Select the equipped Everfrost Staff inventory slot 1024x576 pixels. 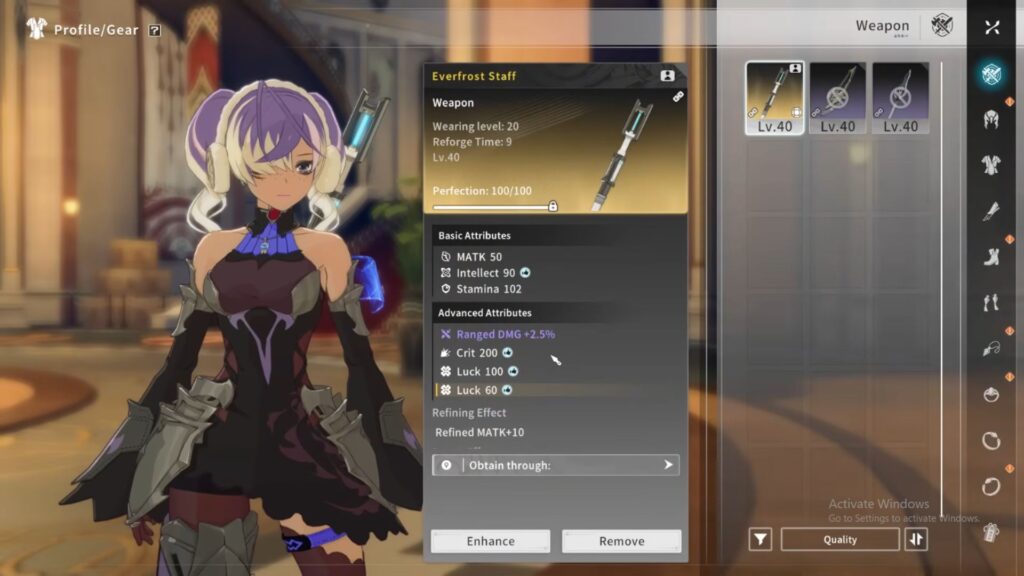[775, 98]
